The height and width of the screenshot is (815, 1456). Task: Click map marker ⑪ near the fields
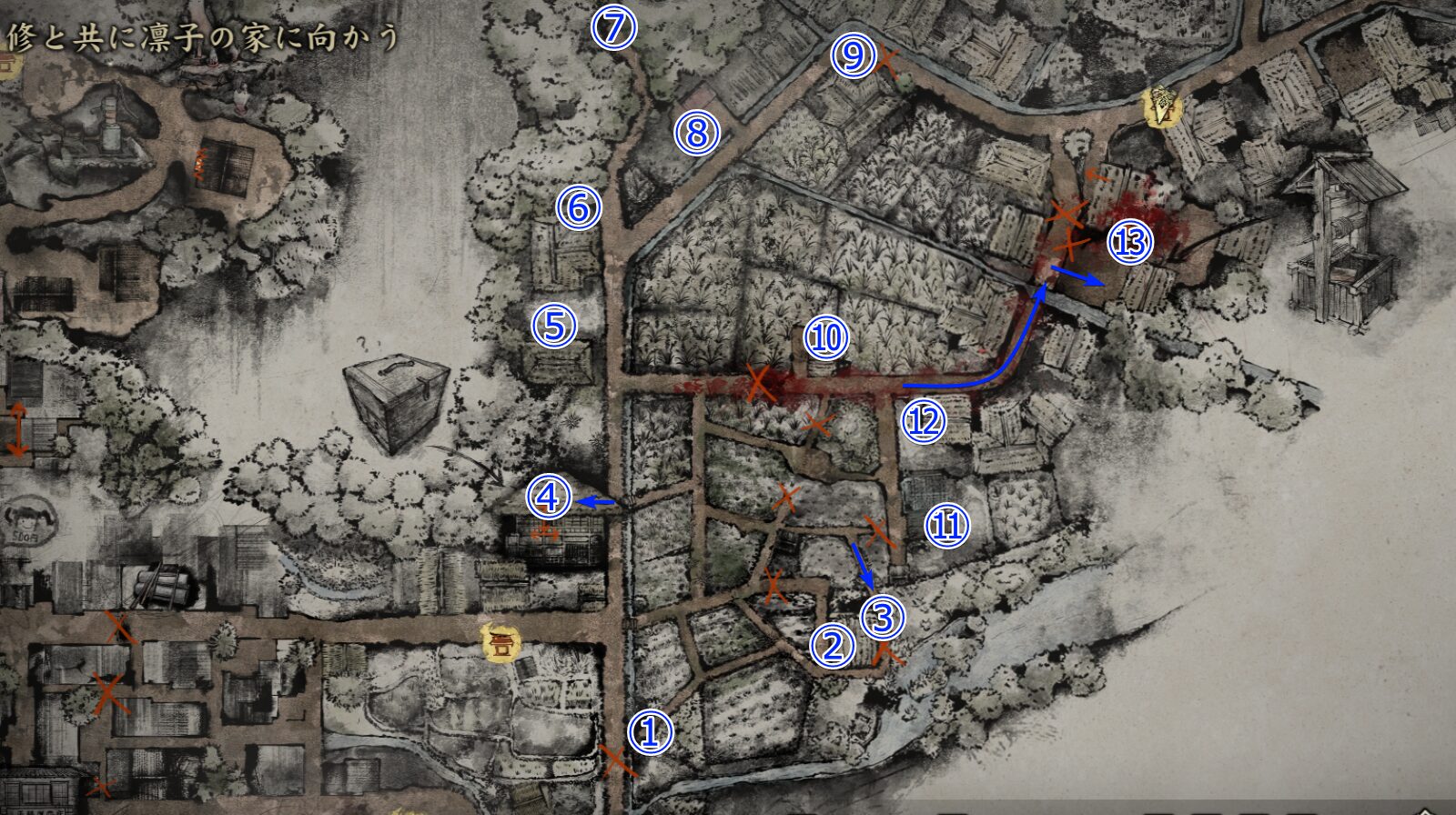(x=947, y=524)
